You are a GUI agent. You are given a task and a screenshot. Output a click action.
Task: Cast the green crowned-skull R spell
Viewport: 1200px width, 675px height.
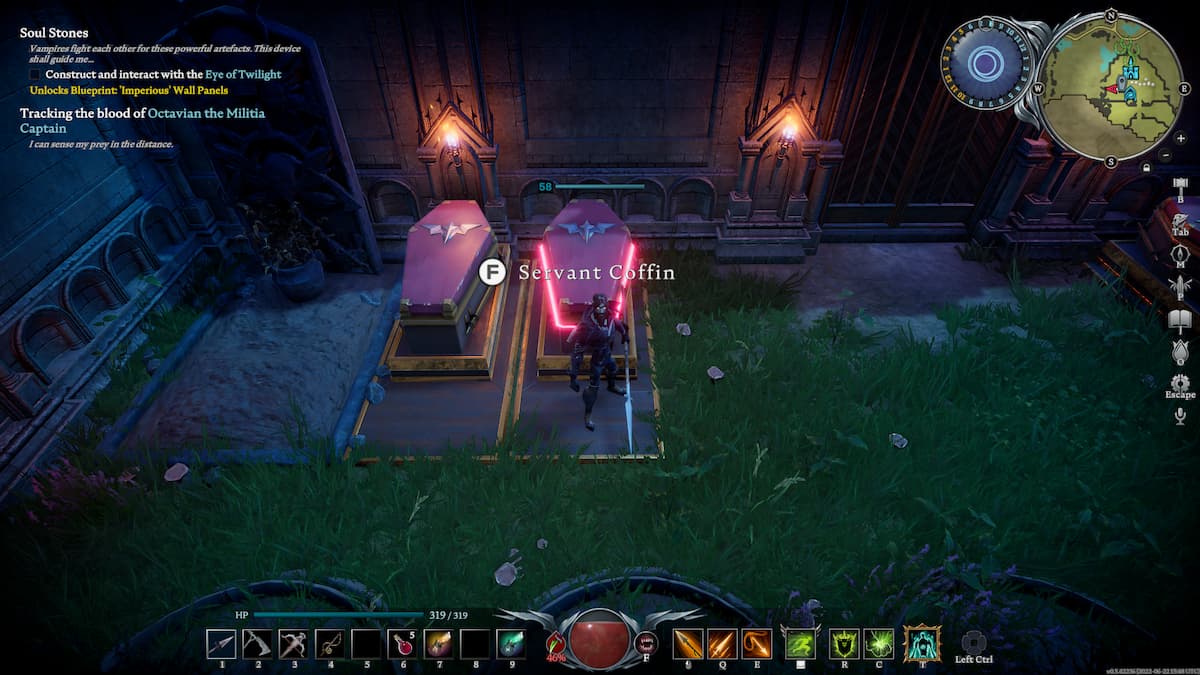click(x=843, y=643)
